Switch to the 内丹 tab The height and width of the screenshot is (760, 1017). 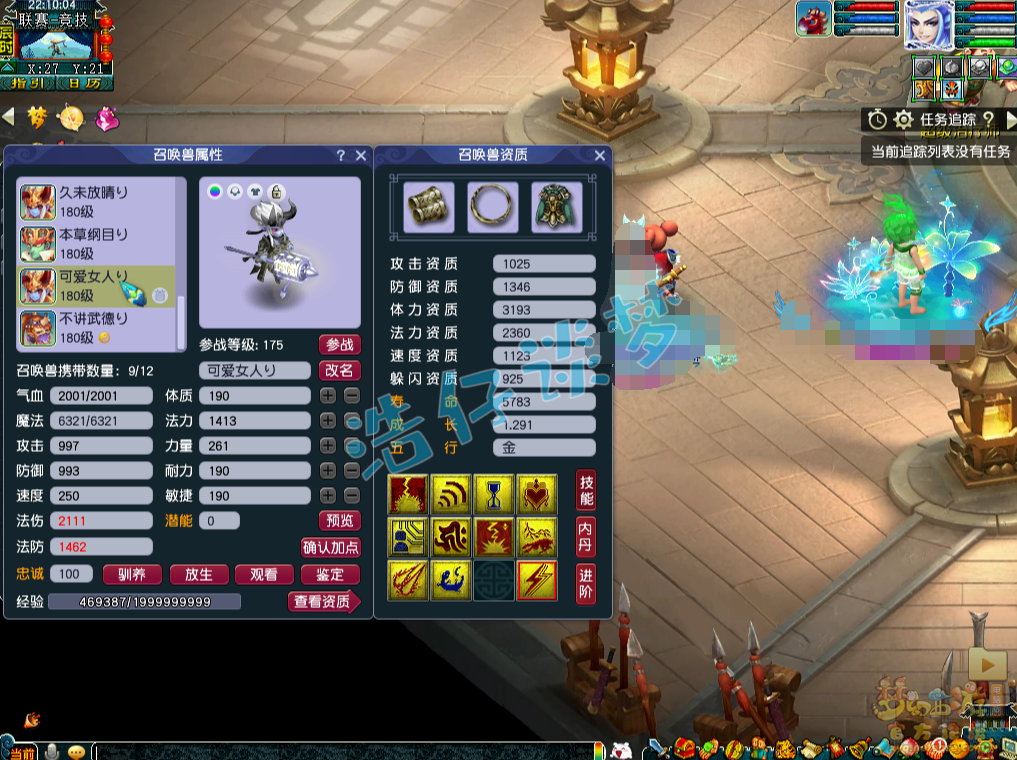click(x=586, y=536)
